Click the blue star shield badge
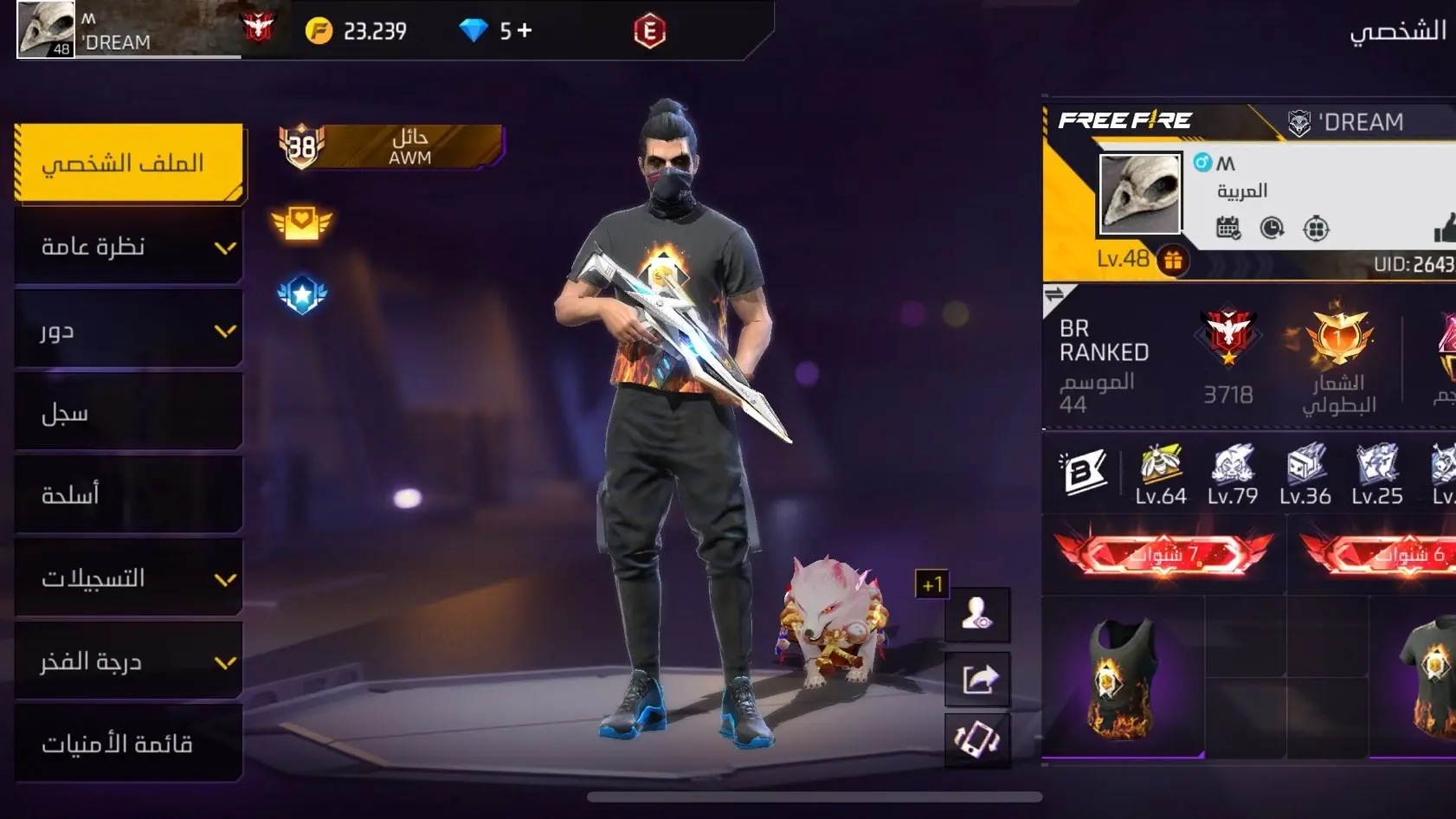 301,295
